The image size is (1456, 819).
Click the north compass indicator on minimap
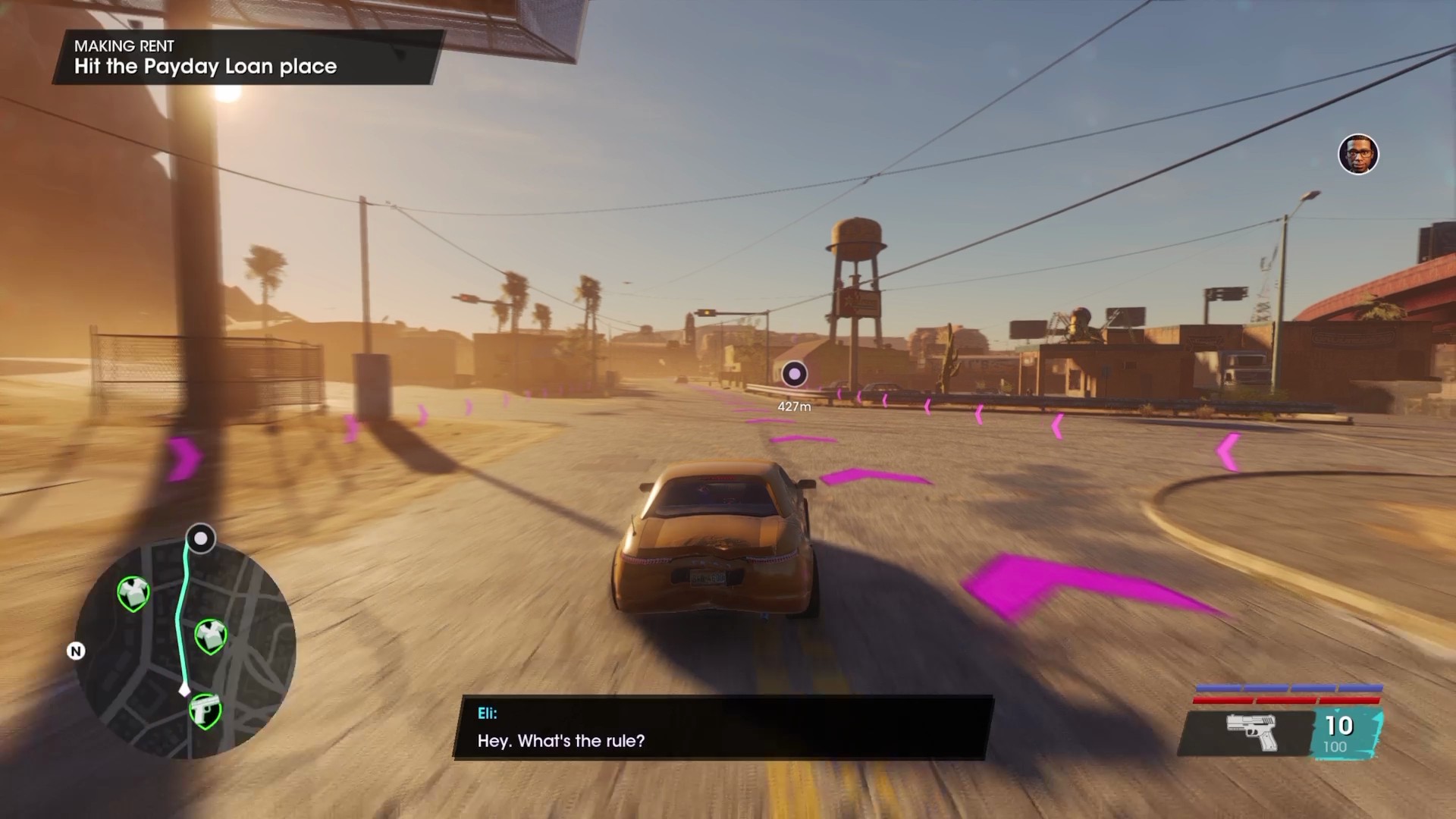pyautogui.click(x=76, y=651)
